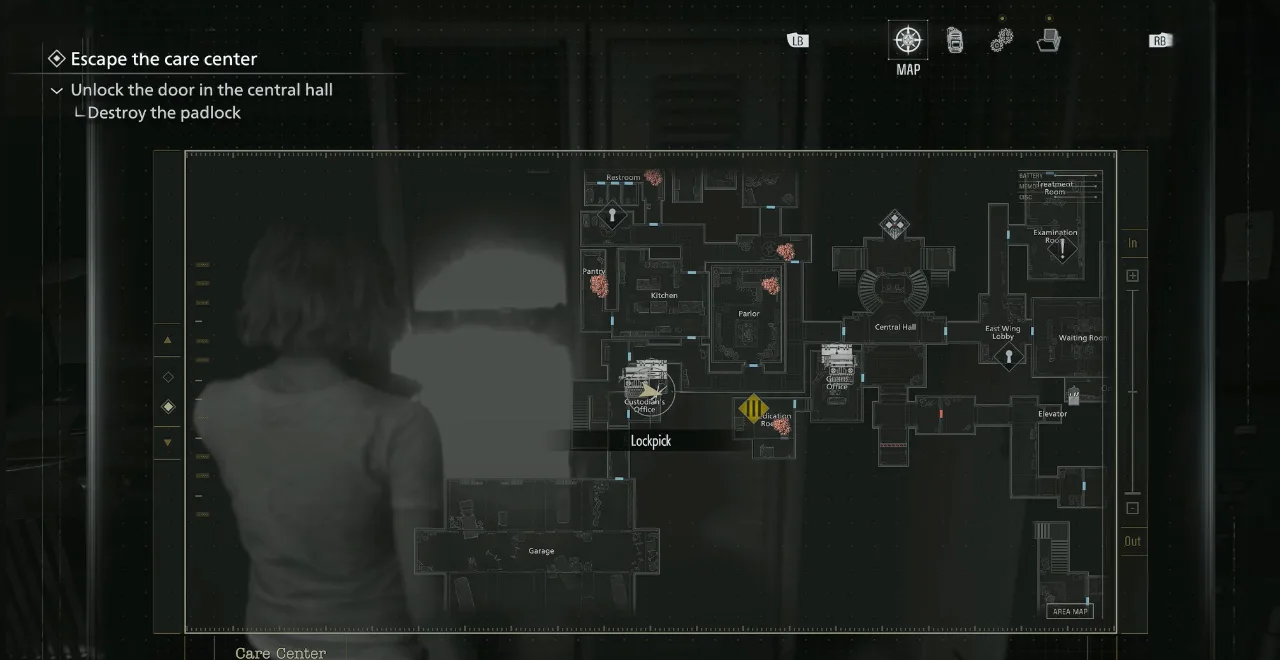1280x660 pixels.
Task: Select the objective diamond marker above Central Hall
Action: pos(894,224)
